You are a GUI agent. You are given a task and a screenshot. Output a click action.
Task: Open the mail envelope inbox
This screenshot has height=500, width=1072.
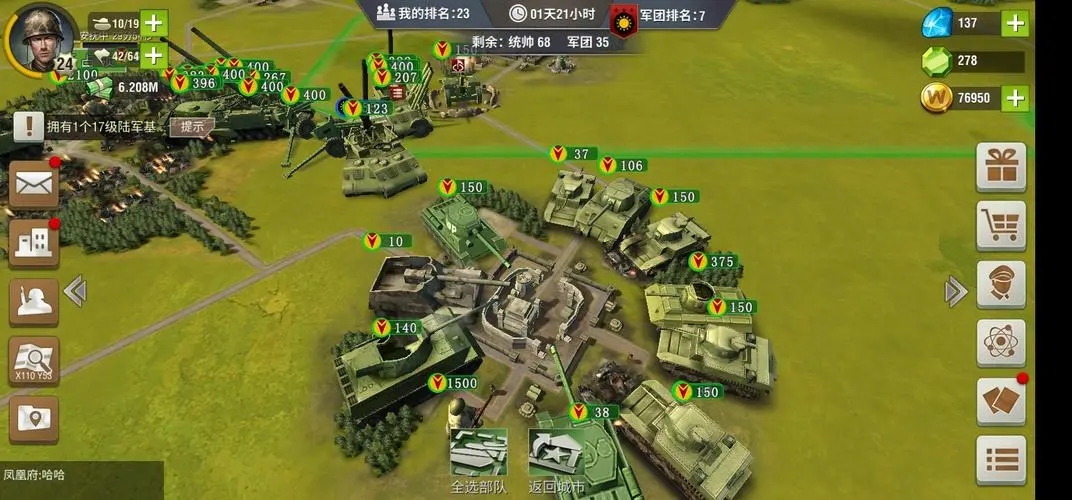pos(34,184)
